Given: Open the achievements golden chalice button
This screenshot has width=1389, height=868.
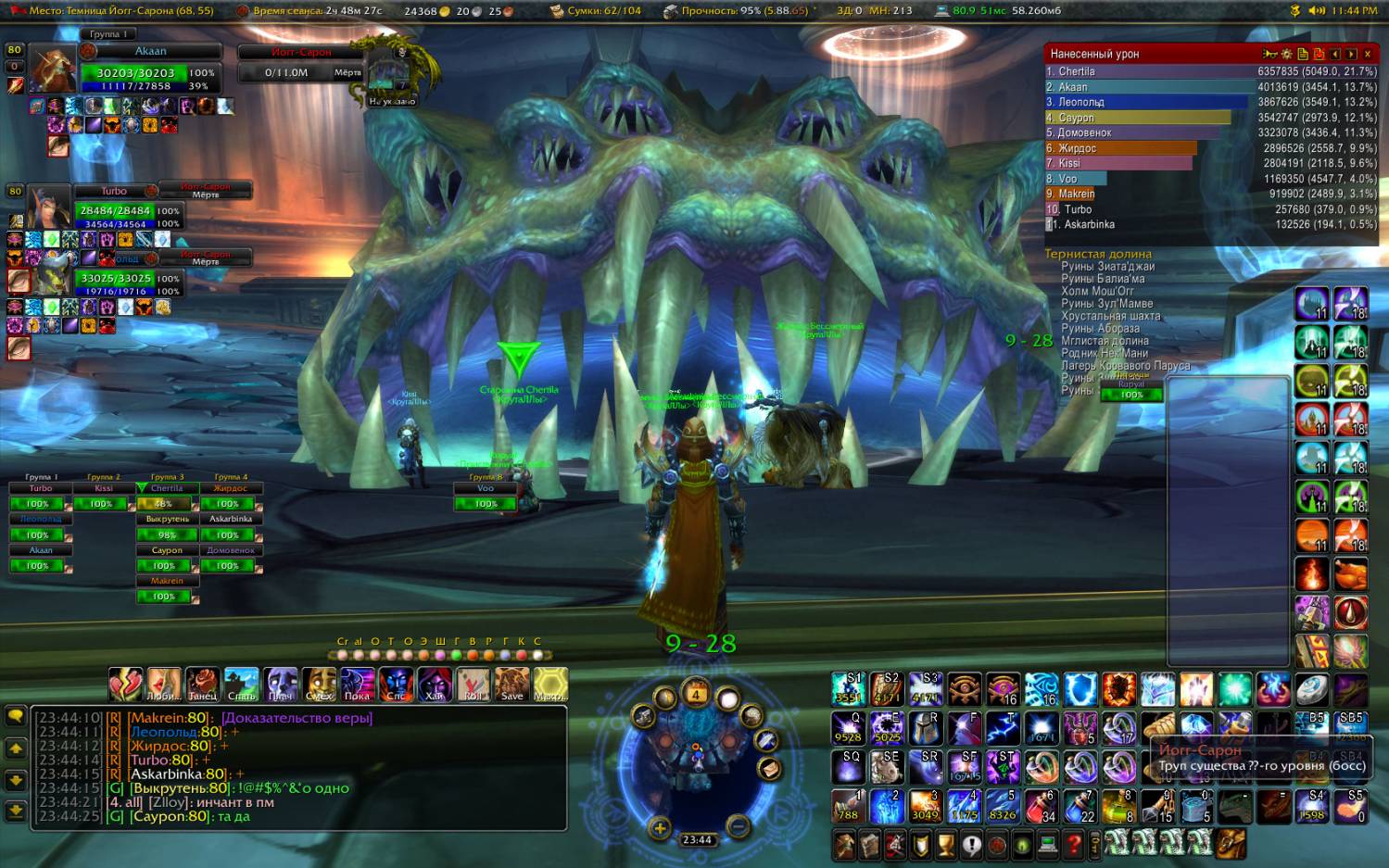Looking at the screenshot, I should pos(945,844).
